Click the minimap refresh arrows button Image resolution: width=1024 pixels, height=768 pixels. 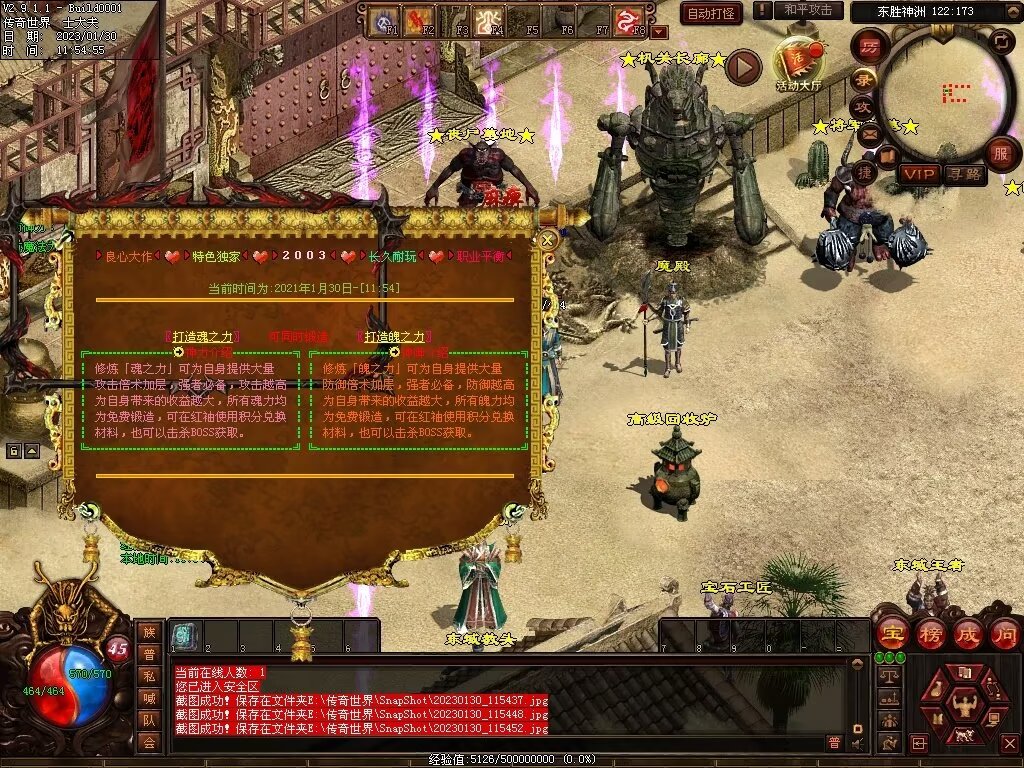(1001, 41)
